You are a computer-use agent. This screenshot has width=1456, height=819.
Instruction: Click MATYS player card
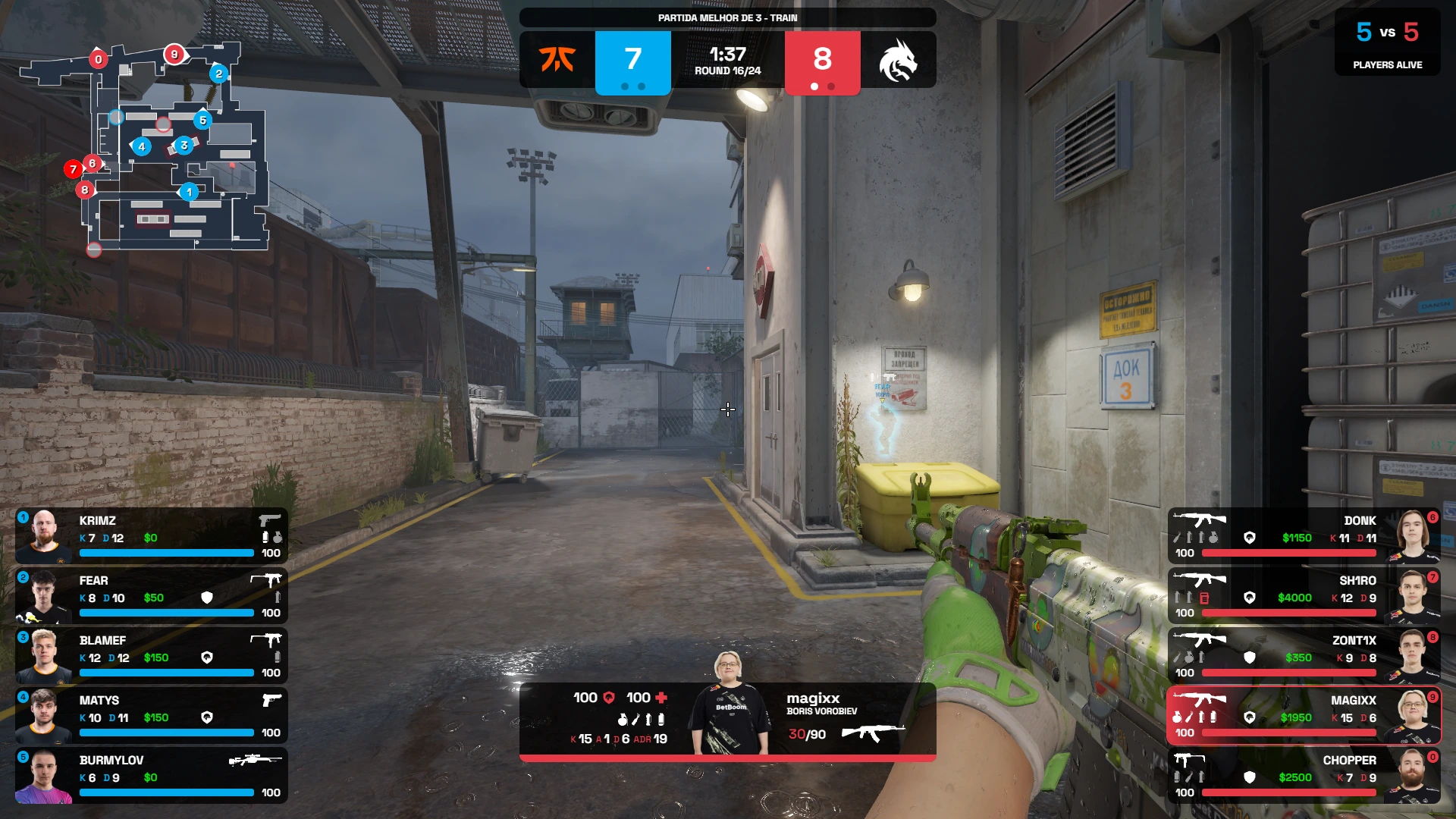(152, 715)
